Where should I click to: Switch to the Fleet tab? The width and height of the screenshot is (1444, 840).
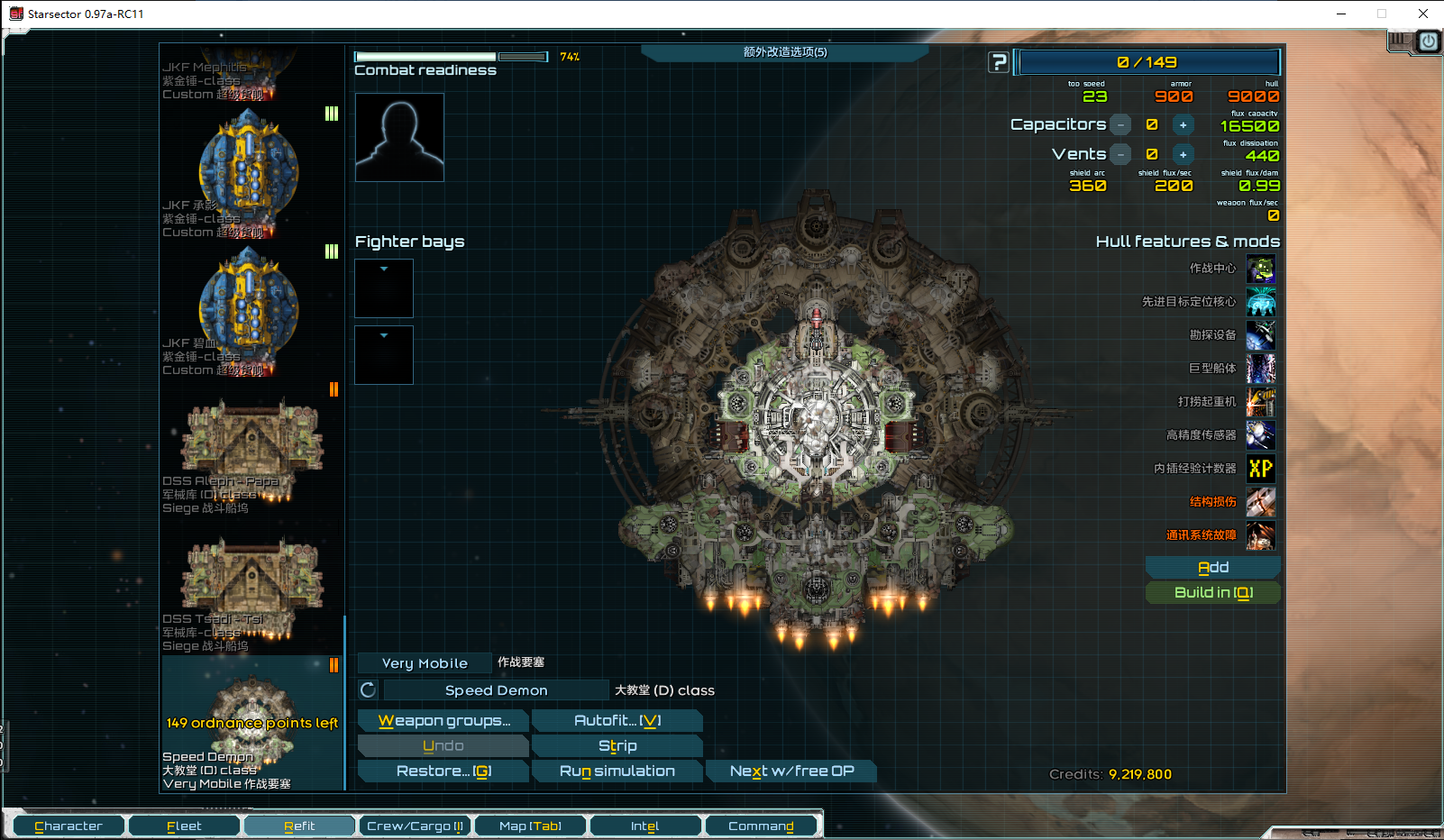pyautogui.click(x=184, y=826)
